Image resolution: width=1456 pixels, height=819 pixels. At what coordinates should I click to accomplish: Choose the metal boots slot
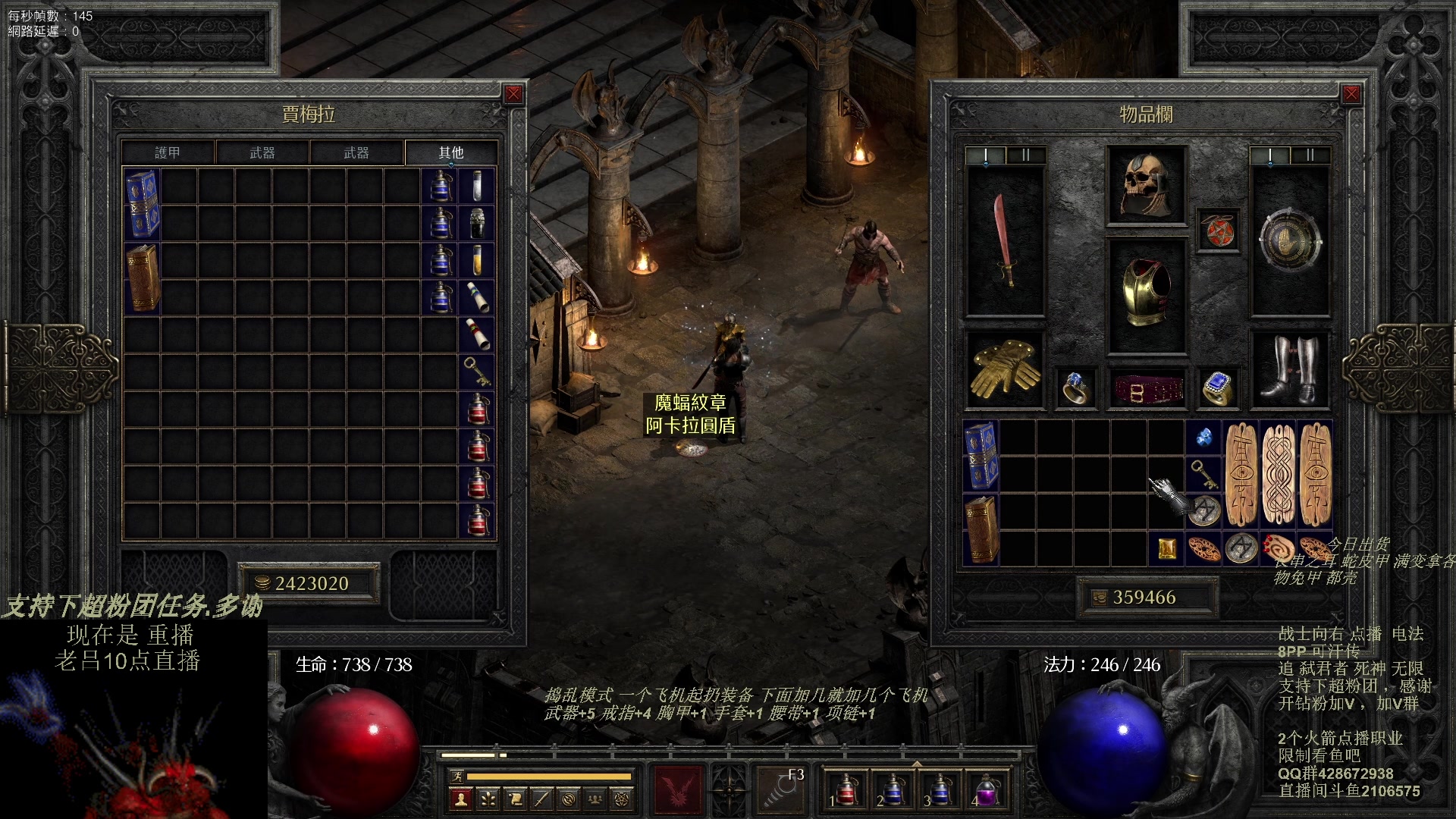(1289, 369)
